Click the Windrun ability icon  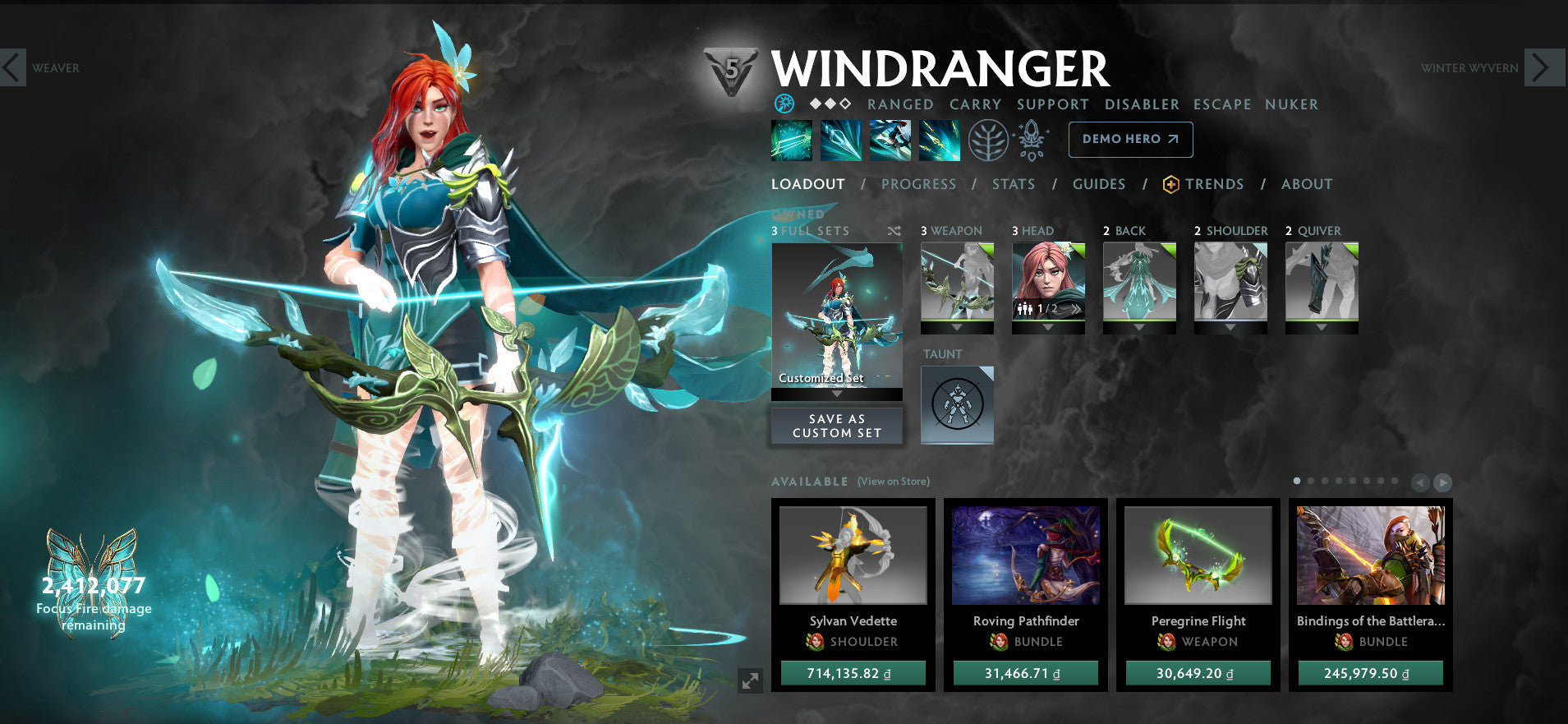click(x=892, y=140)
